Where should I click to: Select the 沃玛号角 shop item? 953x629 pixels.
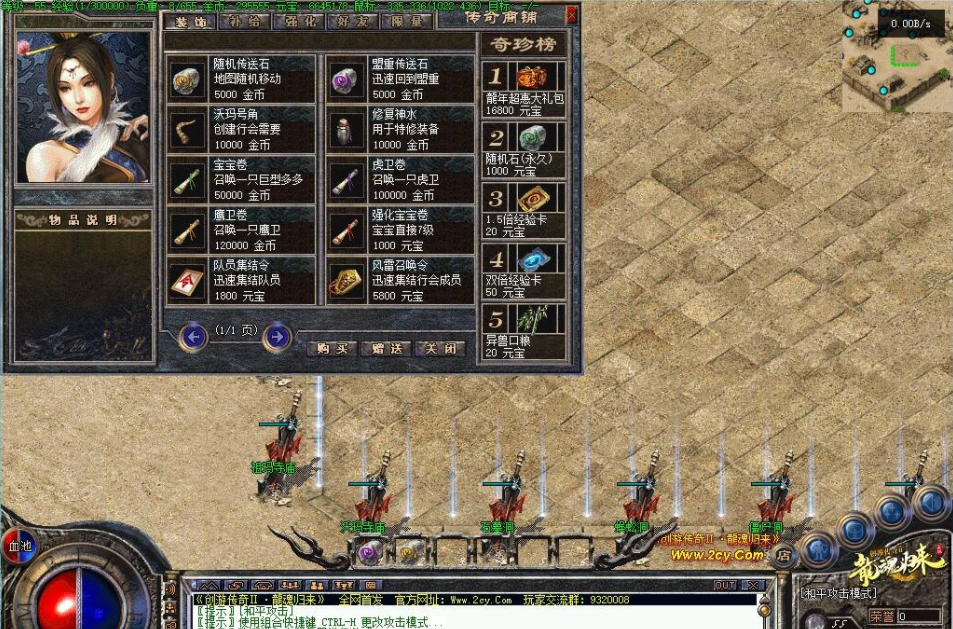click(240, 129)
